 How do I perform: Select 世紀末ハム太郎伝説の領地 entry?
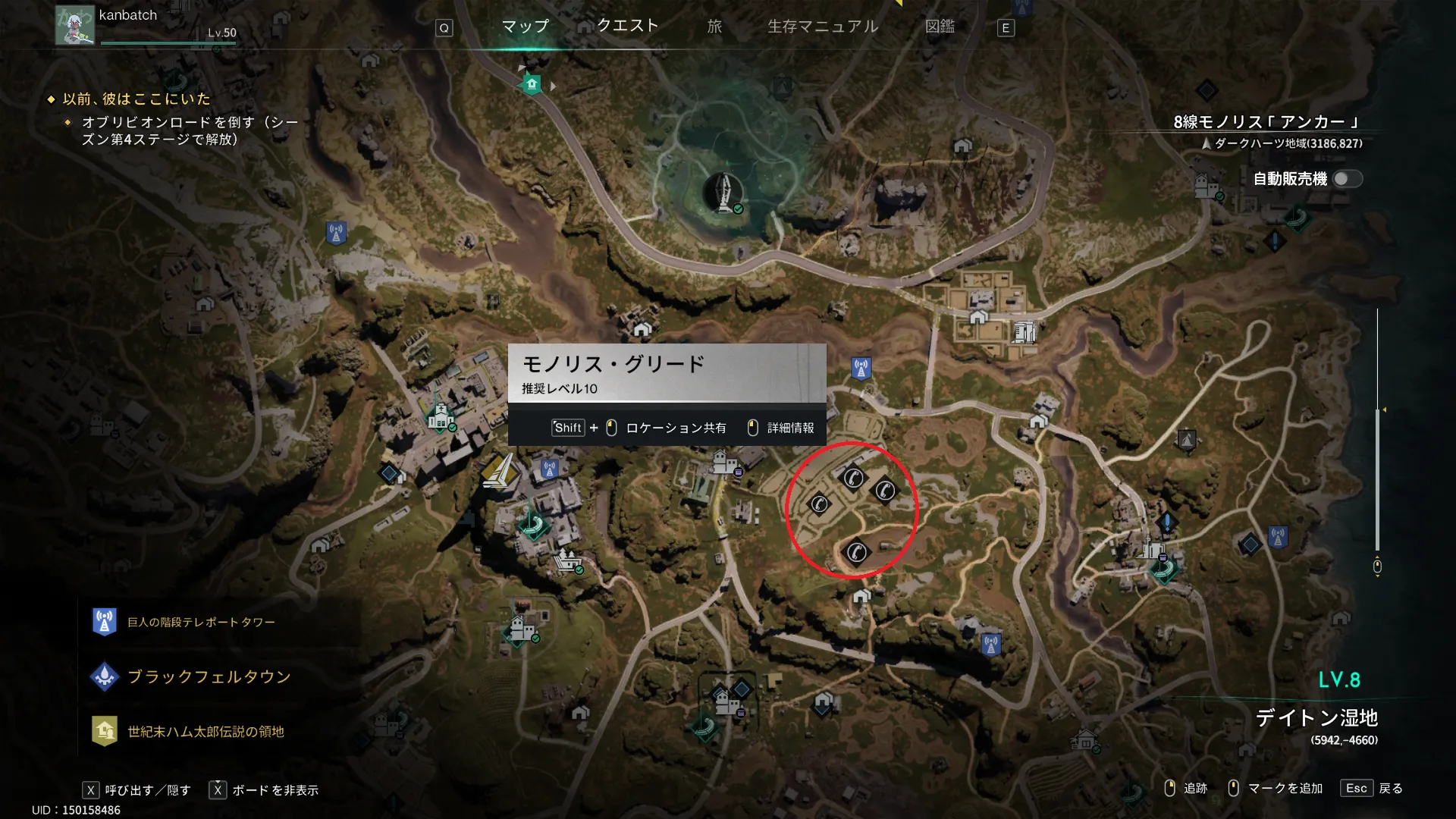click(205, 732)
